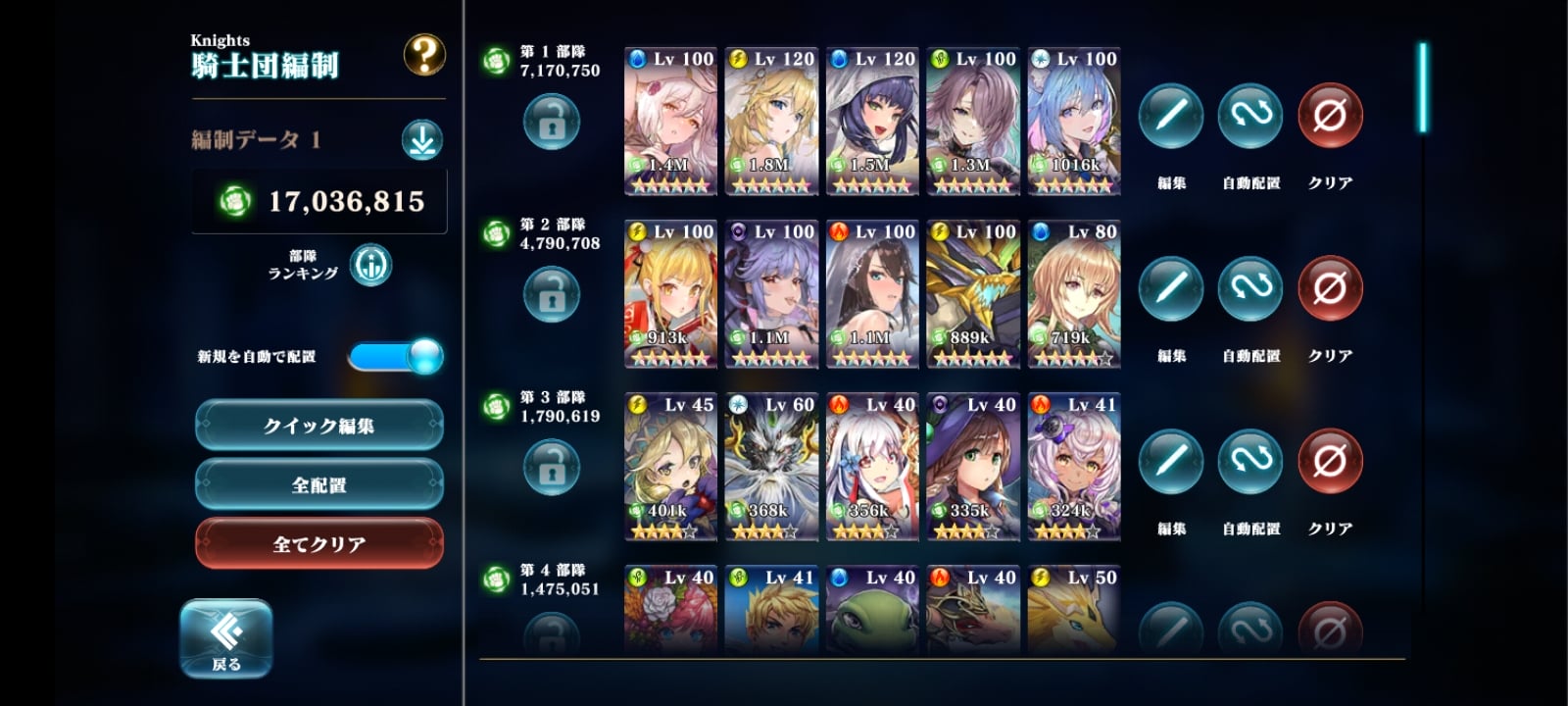
Task: Edit squad 3 with the pencil button
Action: coord(1171,462)
